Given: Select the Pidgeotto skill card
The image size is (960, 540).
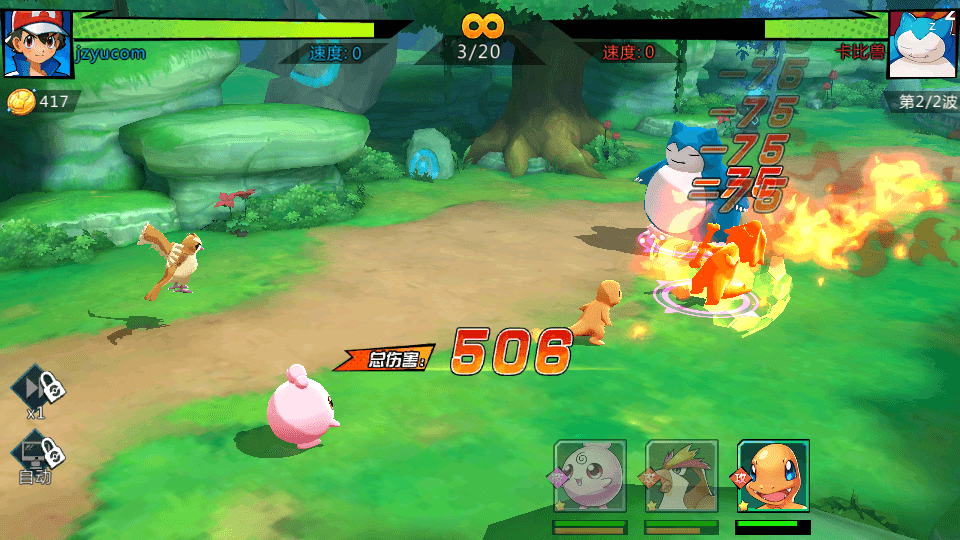Looking at the screenshot, I should point(682,476).
